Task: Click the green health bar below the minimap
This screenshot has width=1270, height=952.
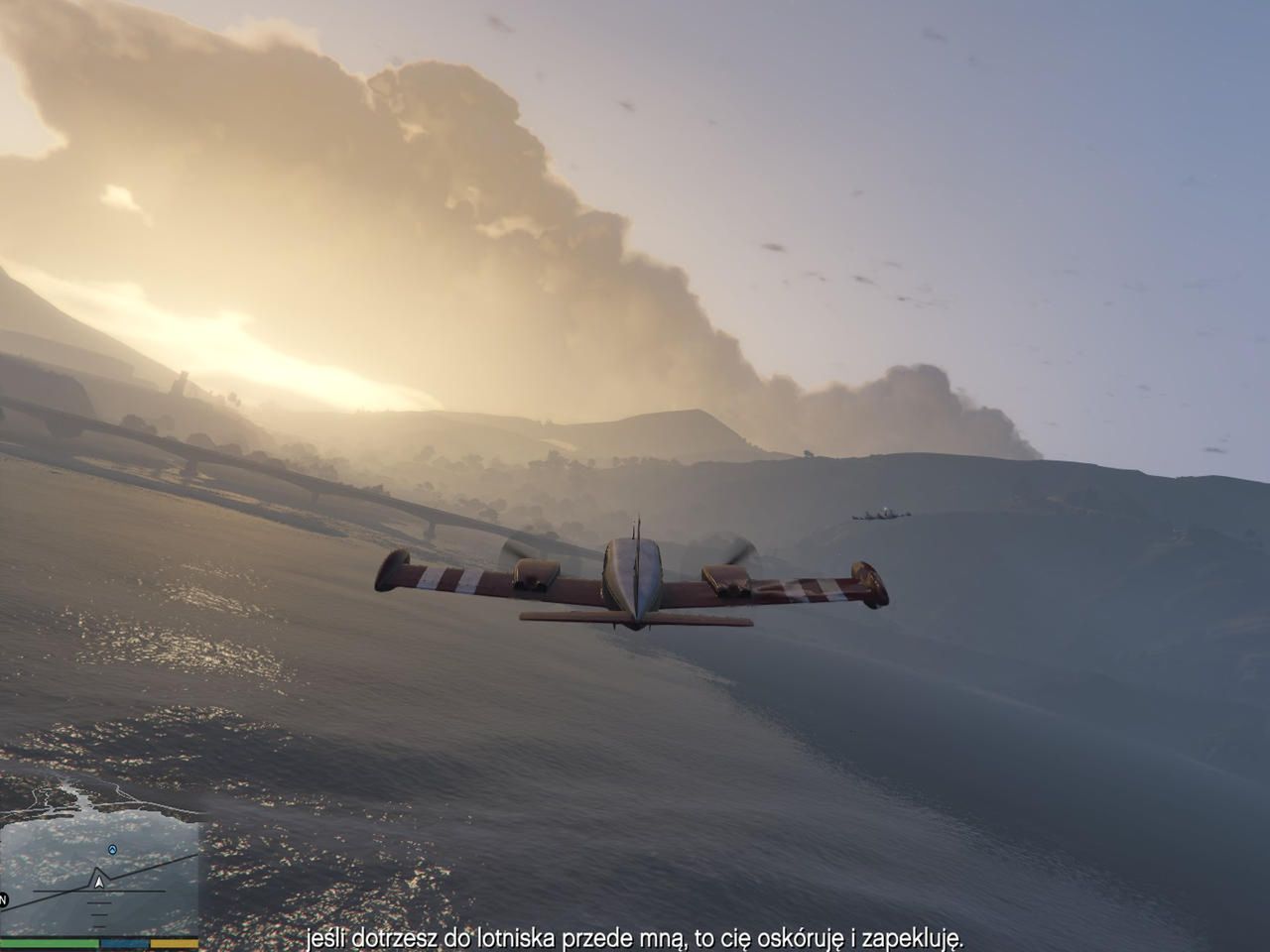Action: click(50, 943)
